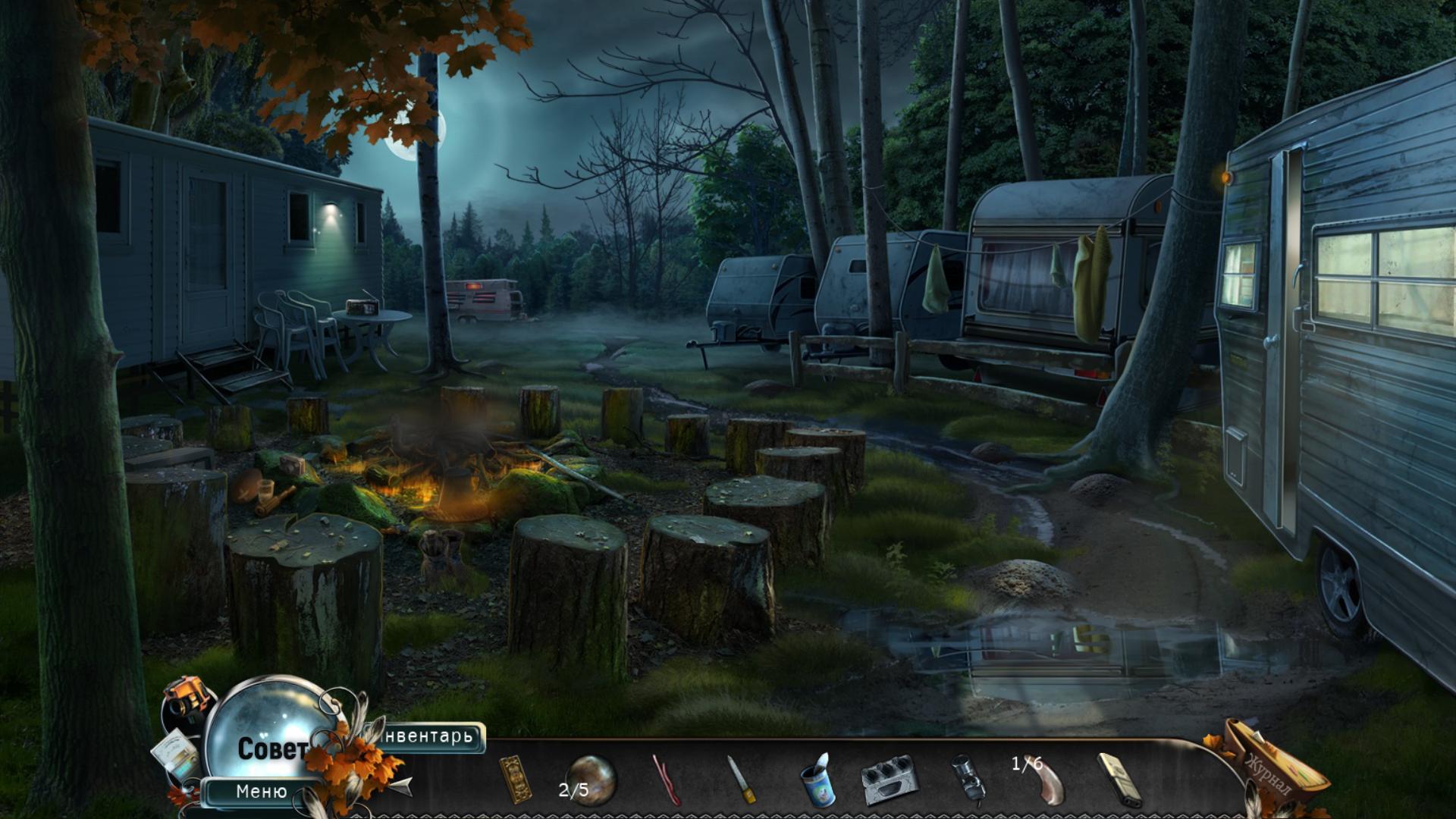
Task: Pick the beige lighter item
Action: (1119, 779)
